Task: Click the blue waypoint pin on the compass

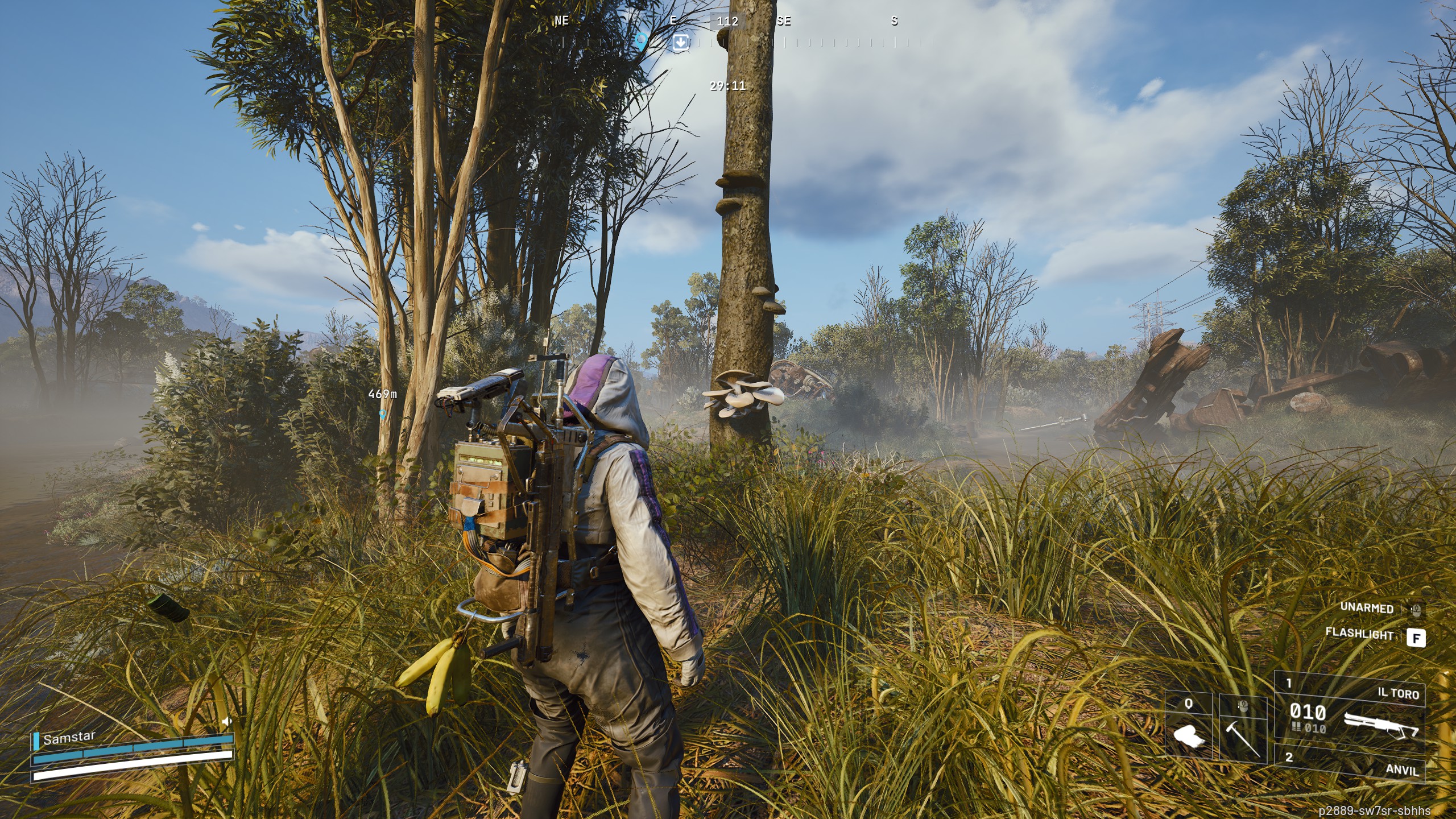Action: [642, 40]
